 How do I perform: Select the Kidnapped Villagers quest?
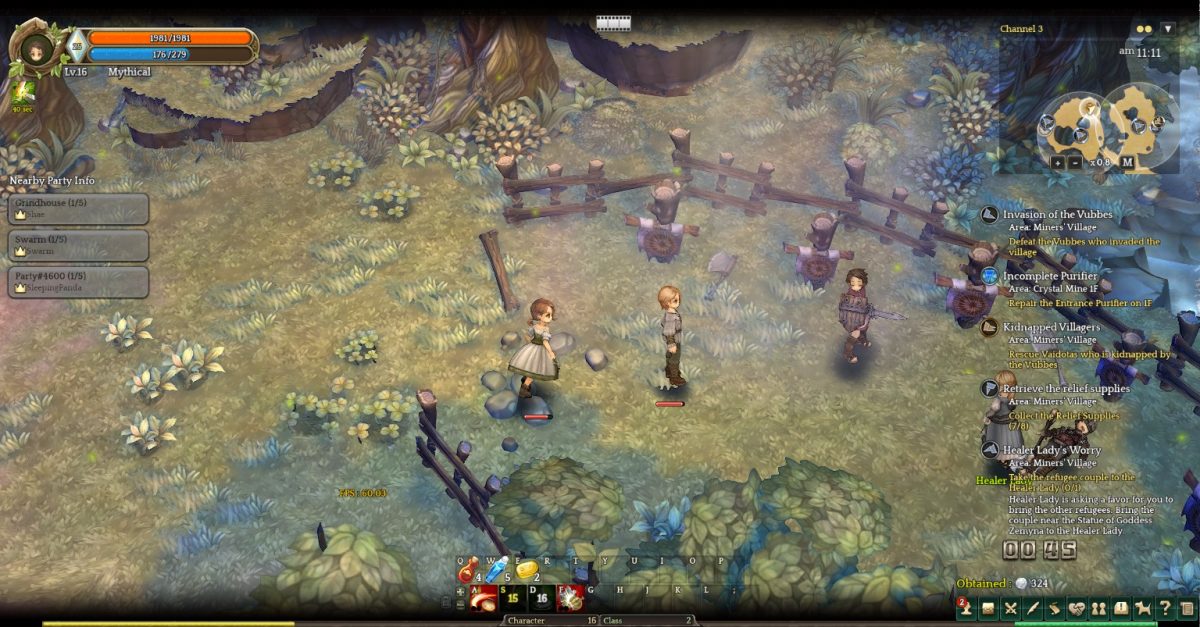[1051, 327]
